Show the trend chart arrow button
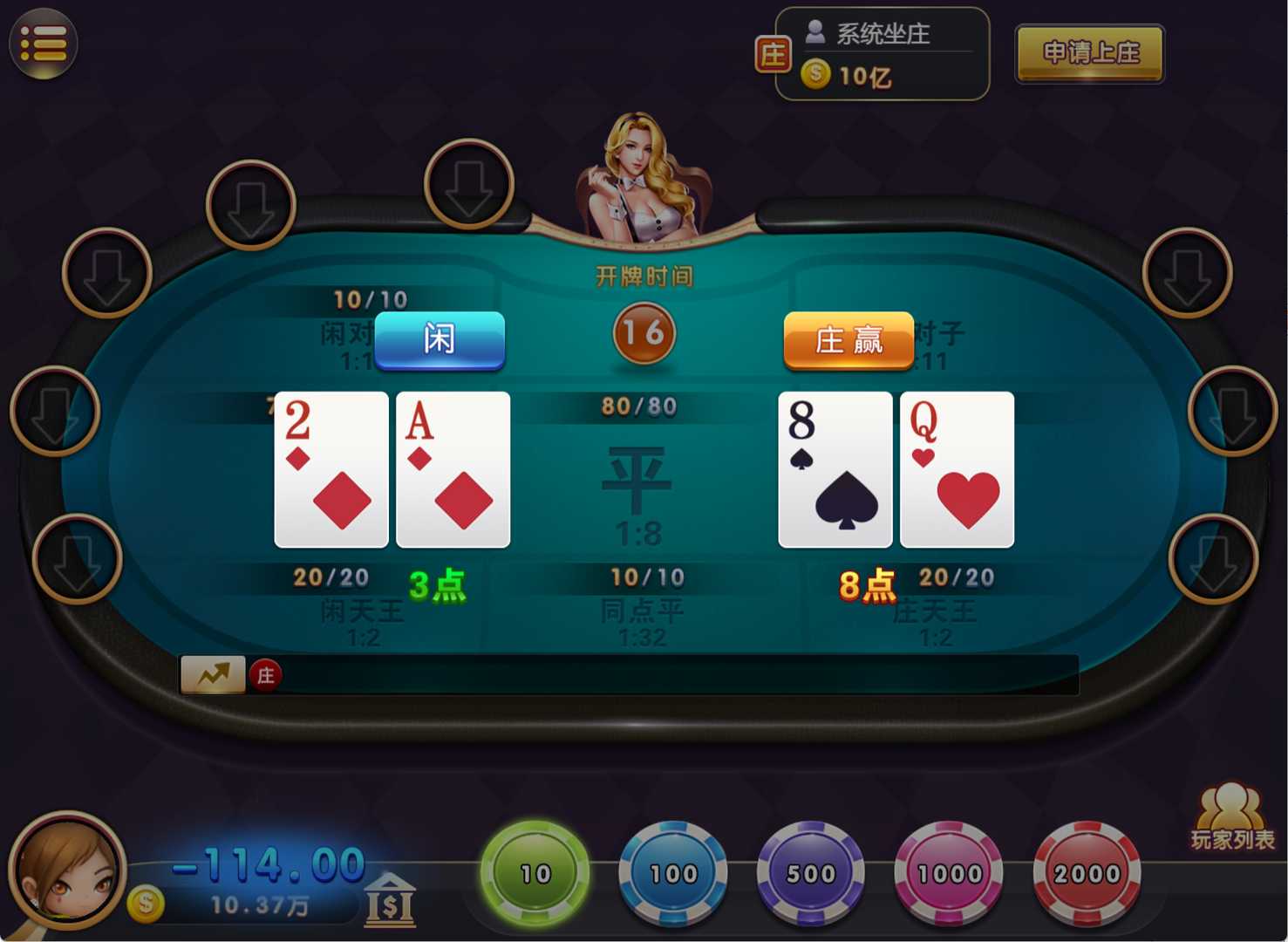 (x=212, y=674)
